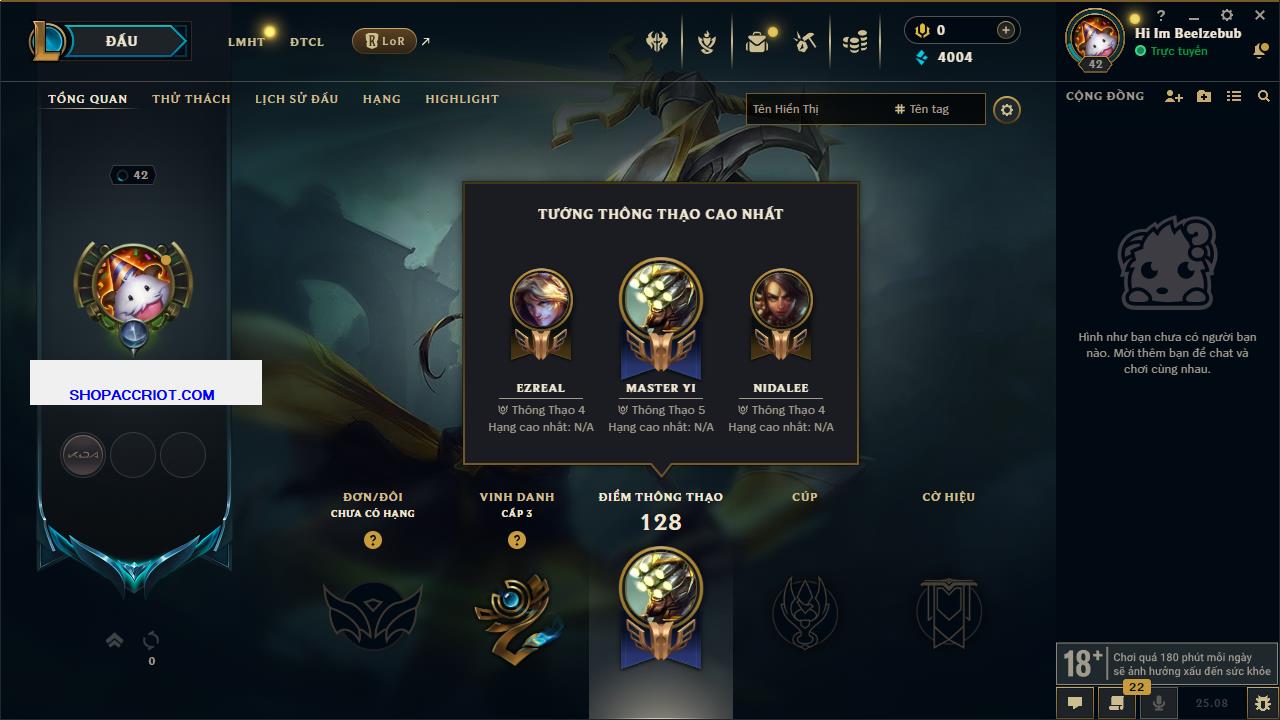Switch to the THỬ THÁCH tab
The width and height of the screenshot is (1280, 720).
191,99
